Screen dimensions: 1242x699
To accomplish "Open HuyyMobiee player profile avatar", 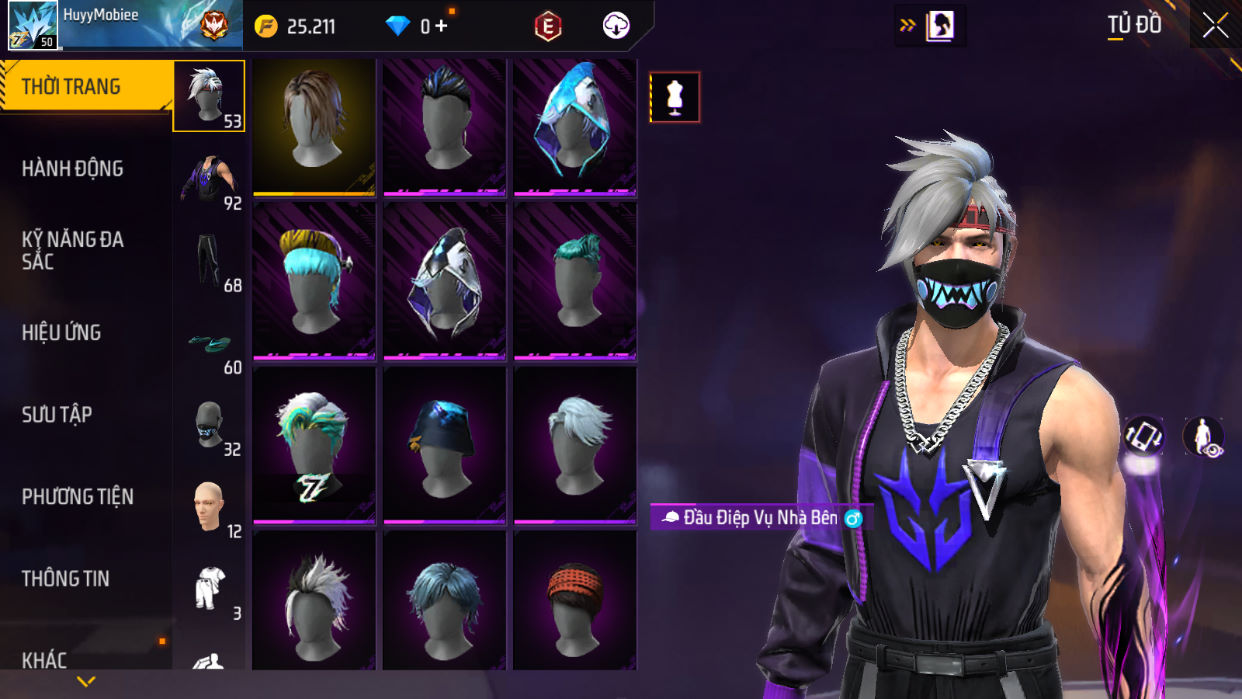I will coord(33,25).
